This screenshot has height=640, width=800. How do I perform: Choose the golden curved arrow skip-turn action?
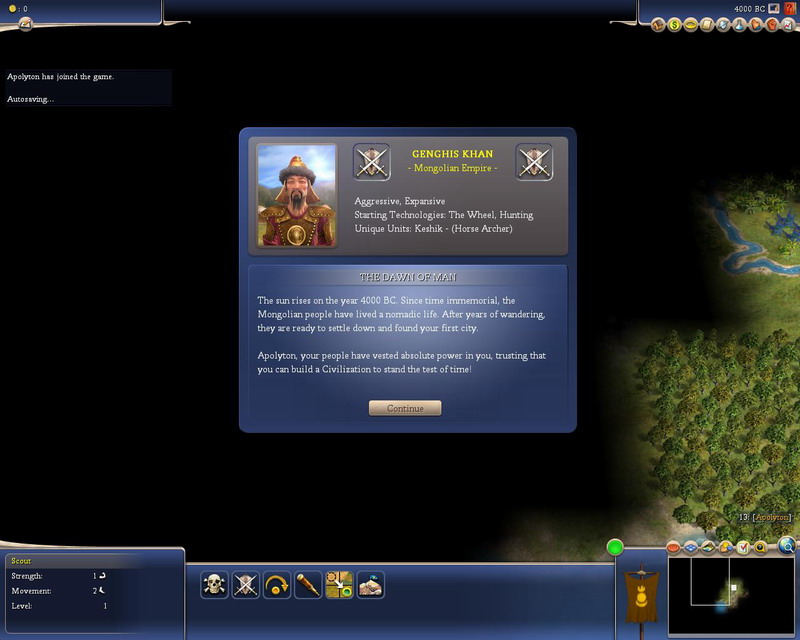[277, 585]
